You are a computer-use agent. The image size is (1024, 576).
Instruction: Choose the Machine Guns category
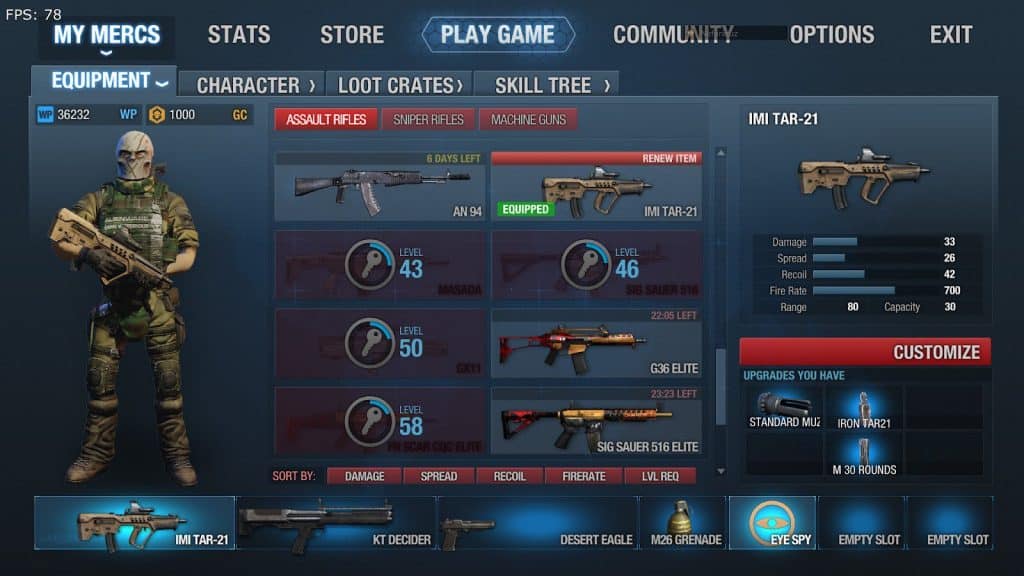coord(528,120)
